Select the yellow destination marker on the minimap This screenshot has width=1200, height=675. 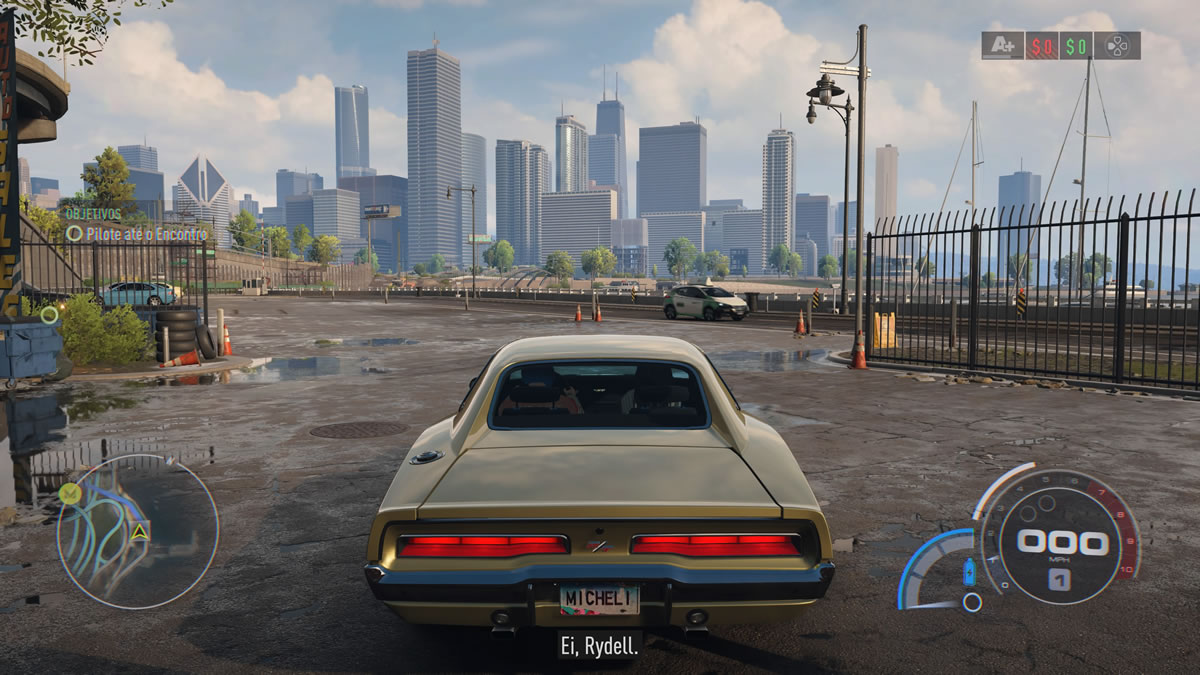pyautogui.click(x=69, y=492)
